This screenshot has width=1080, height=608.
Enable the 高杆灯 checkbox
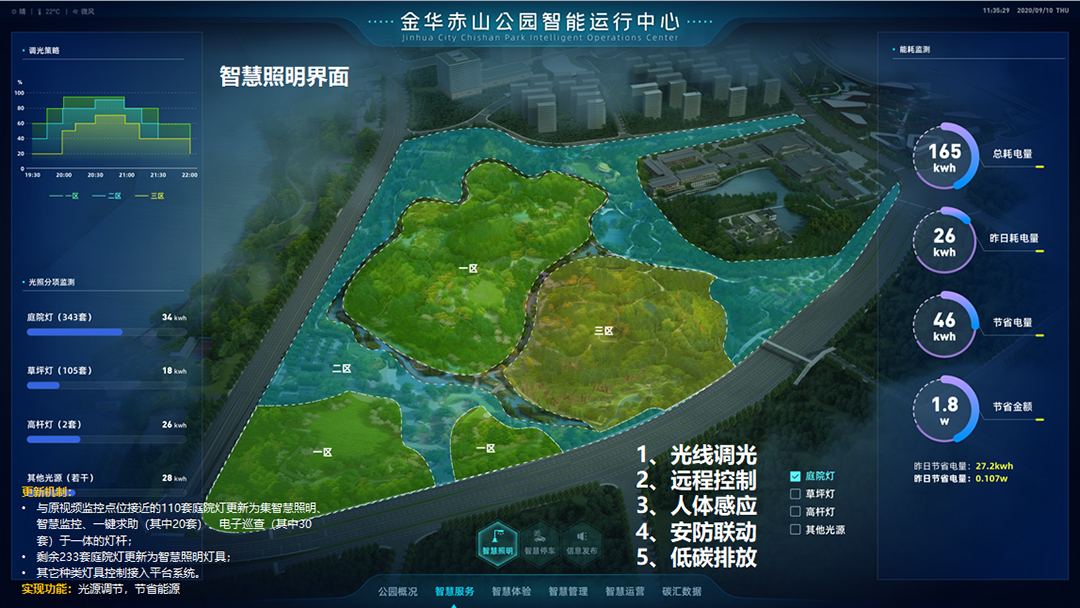pyautogui.click(x=796, y=512)
